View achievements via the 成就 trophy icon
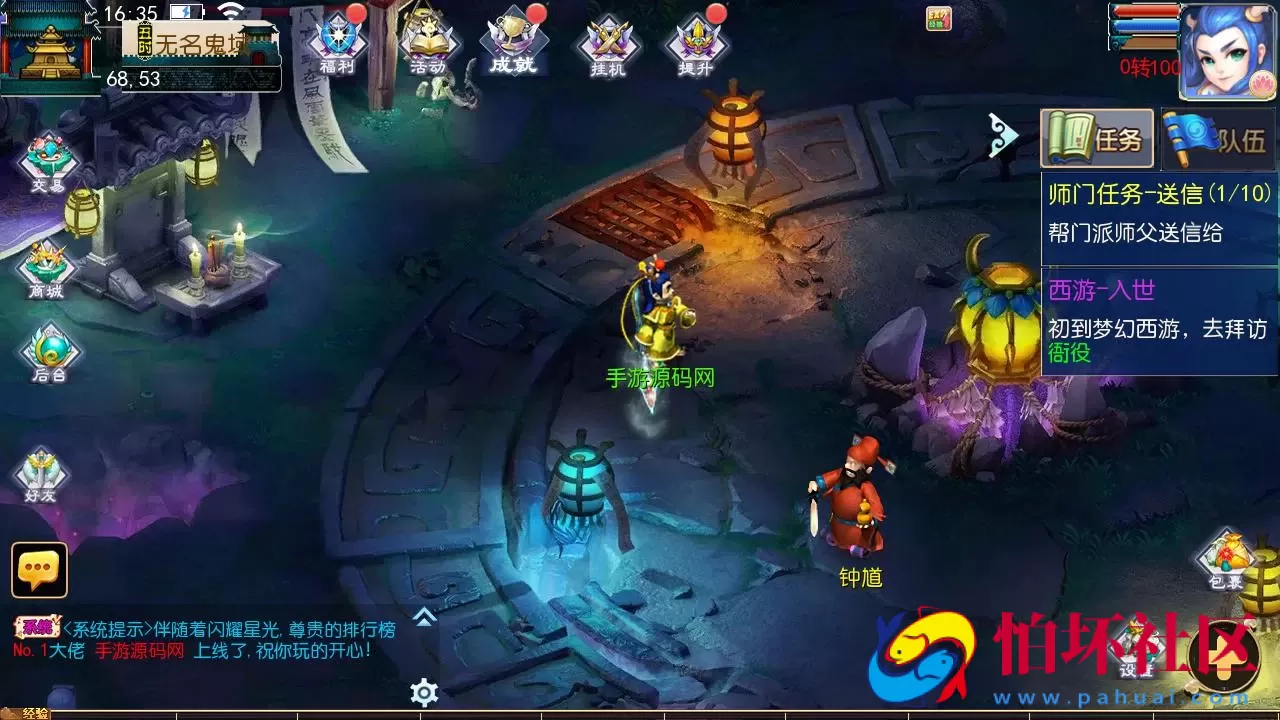 pyautogui.click(x=513, y=40)
